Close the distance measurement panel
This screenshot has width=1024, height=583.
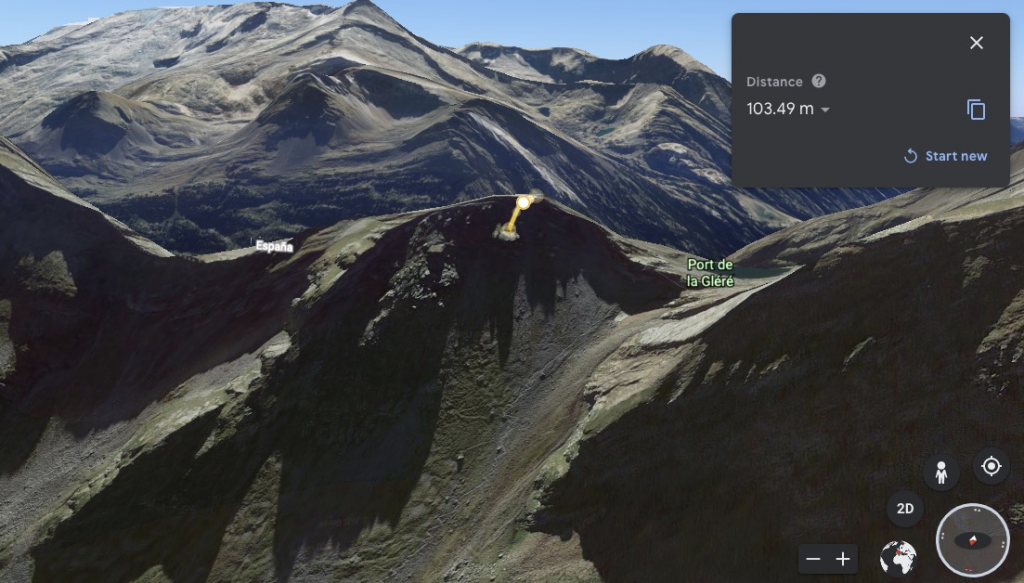976,43
